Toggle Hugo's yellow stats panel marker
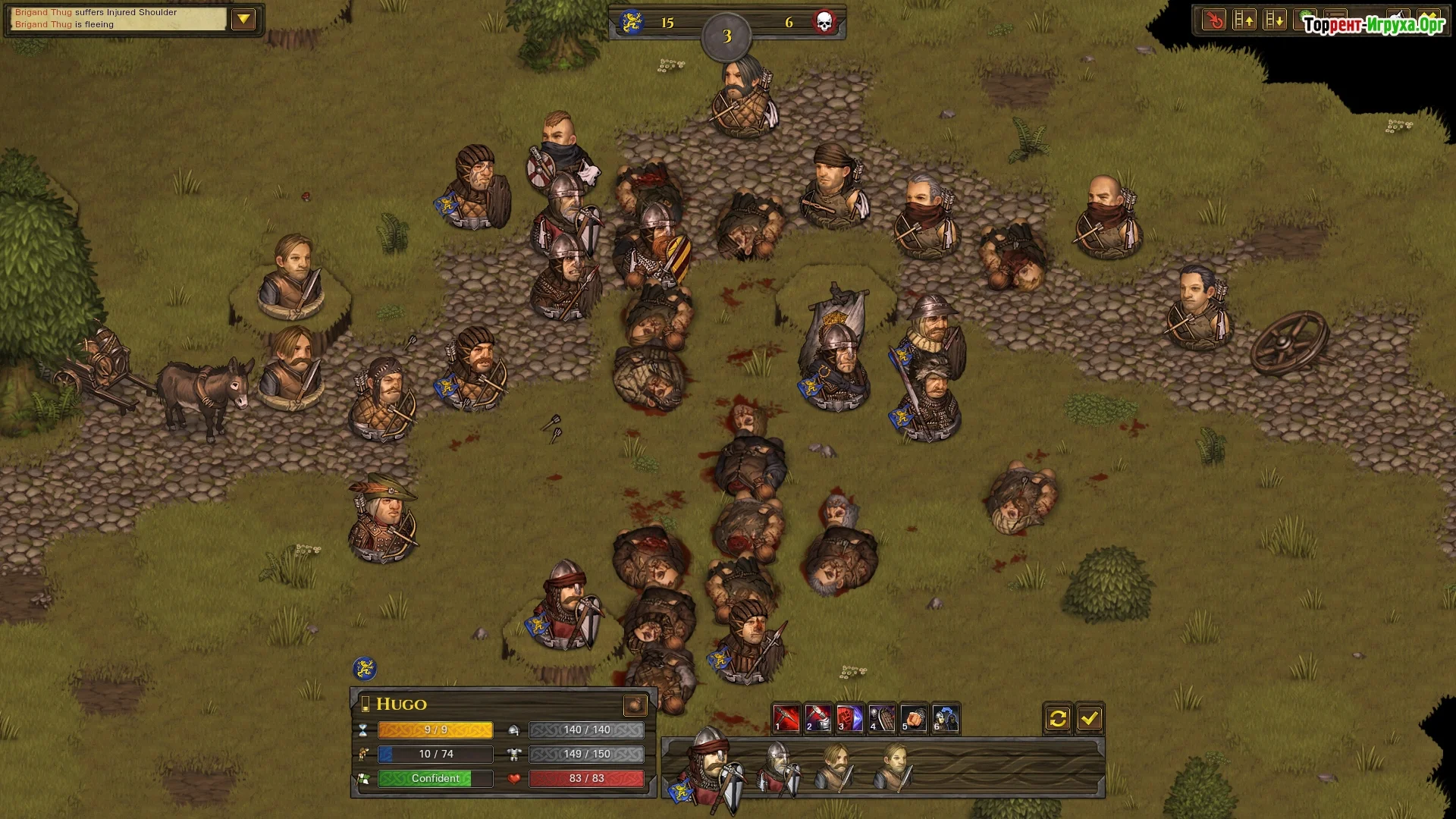 click(x=366, y=704)
